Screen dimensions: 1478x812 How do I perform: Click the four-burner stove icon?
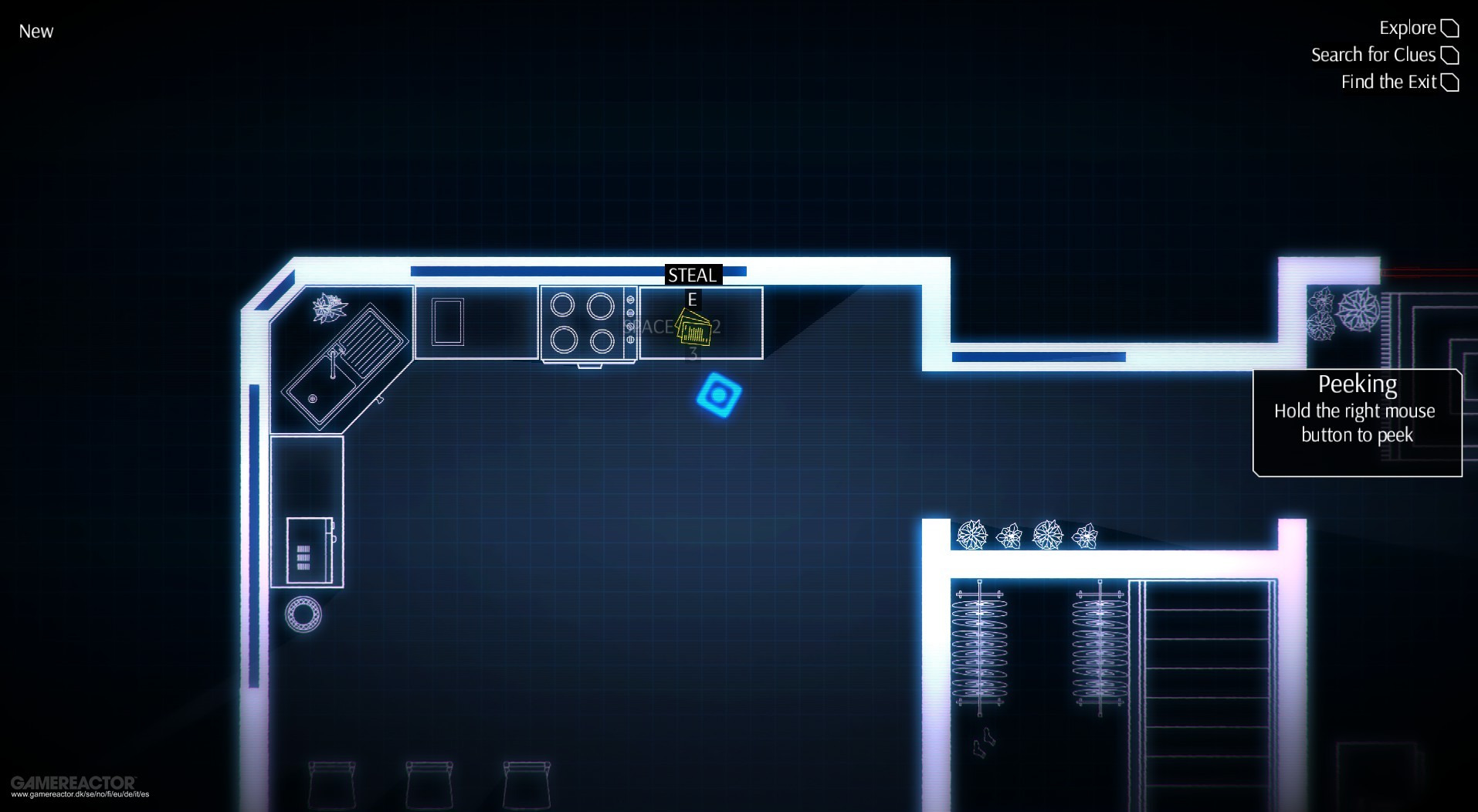click(x=585, y=323)
